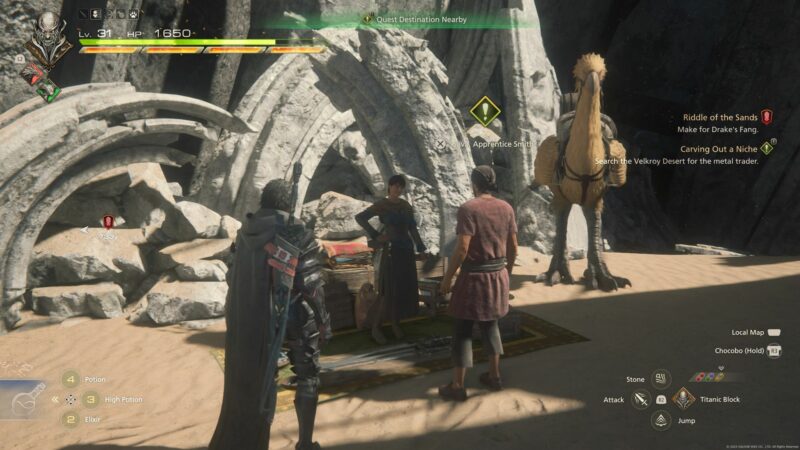
Task: Trigger the Attack sword icon
Action: (x=641, y=399)
